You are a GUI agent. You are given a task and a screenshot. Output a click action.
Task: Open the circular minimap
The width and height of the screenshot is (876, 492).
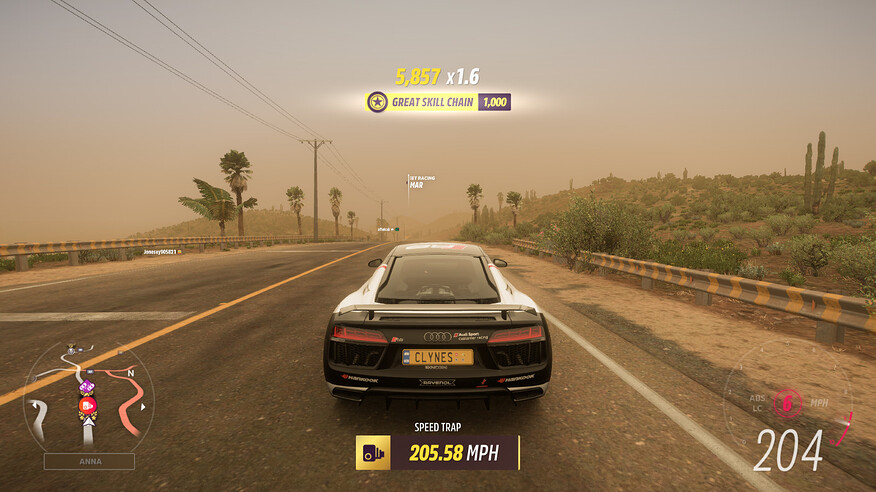point(88,396)
